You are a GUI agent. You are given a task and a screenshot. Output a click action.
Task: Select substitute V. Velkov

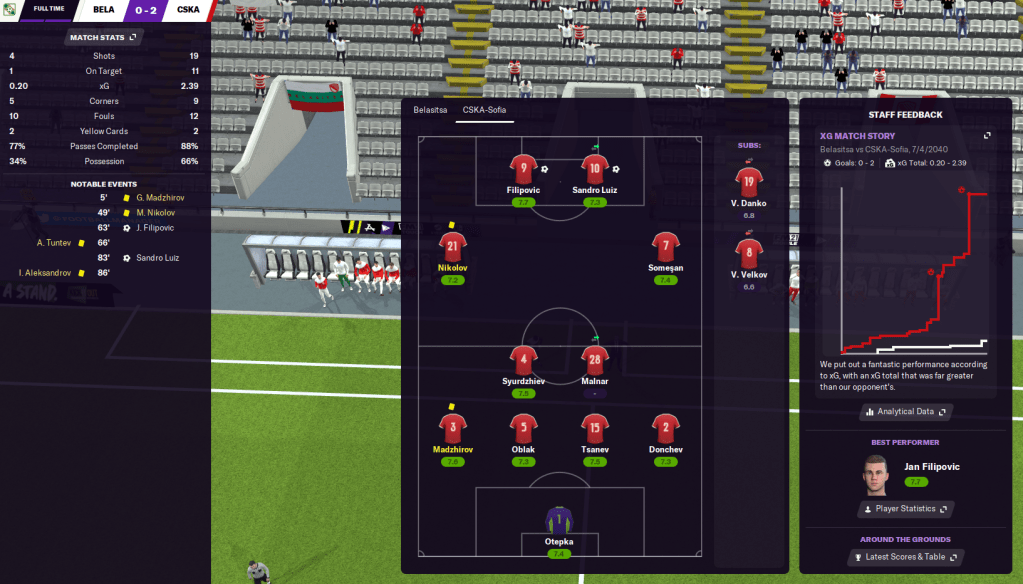point(748,253)
